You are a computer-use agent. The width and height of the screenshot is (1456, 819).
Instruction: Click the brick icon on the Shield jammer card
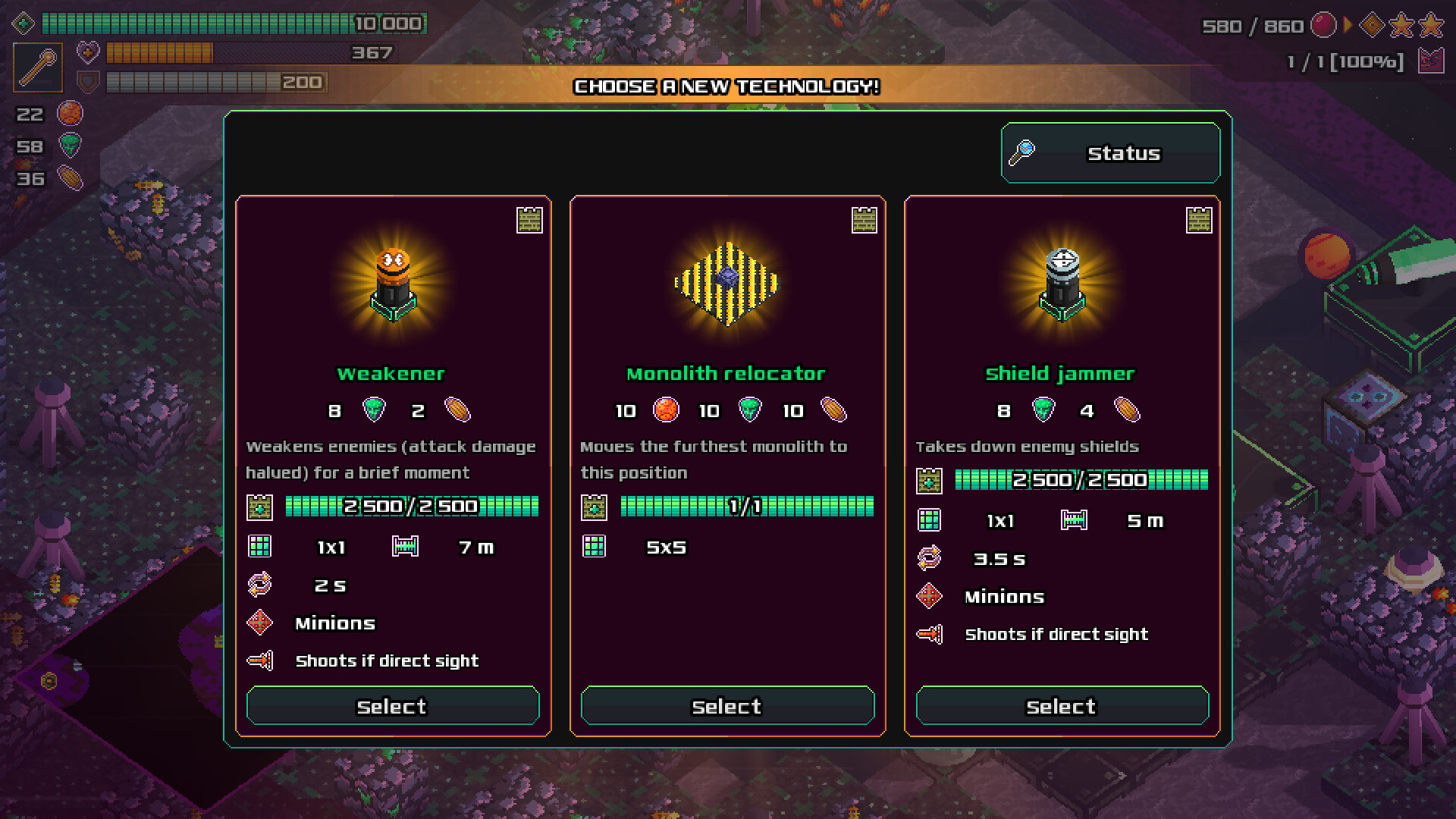pyautogui.click(x=1198, y=221)
